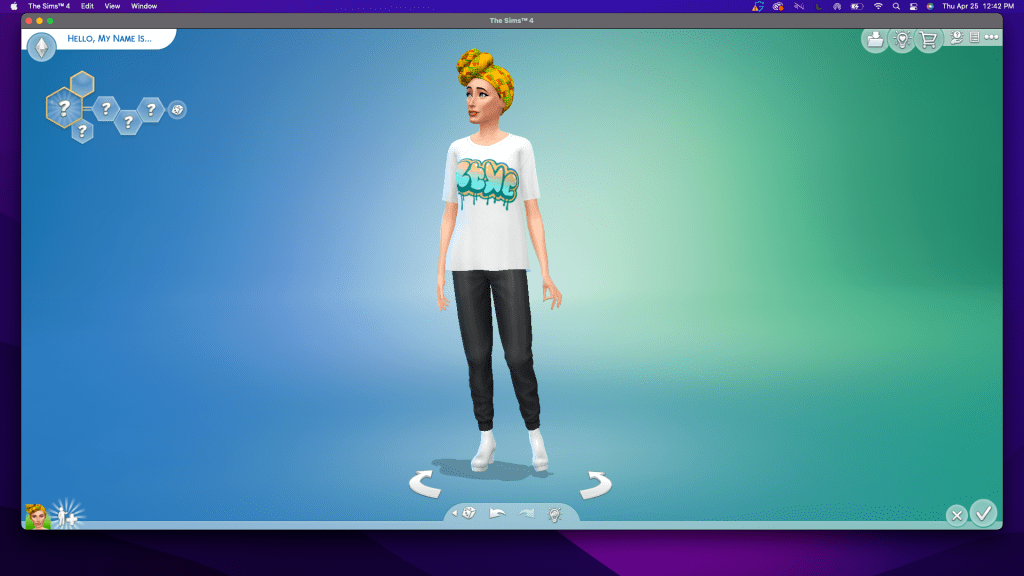Click the lightbulb icon in the bottom toolbar
This screenshot has height=576, width=1024.
coord(555,514)
